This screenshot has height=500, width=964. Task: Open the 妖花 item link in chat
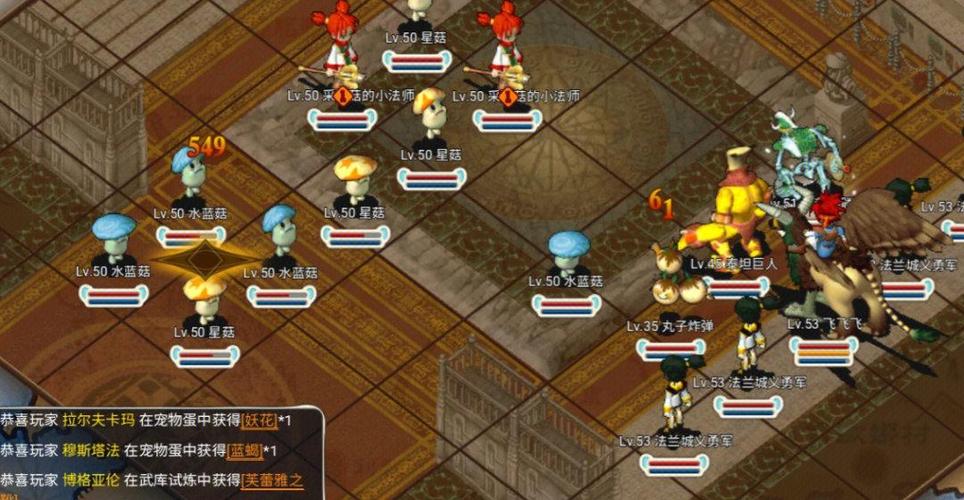click(x=254, y=420)
